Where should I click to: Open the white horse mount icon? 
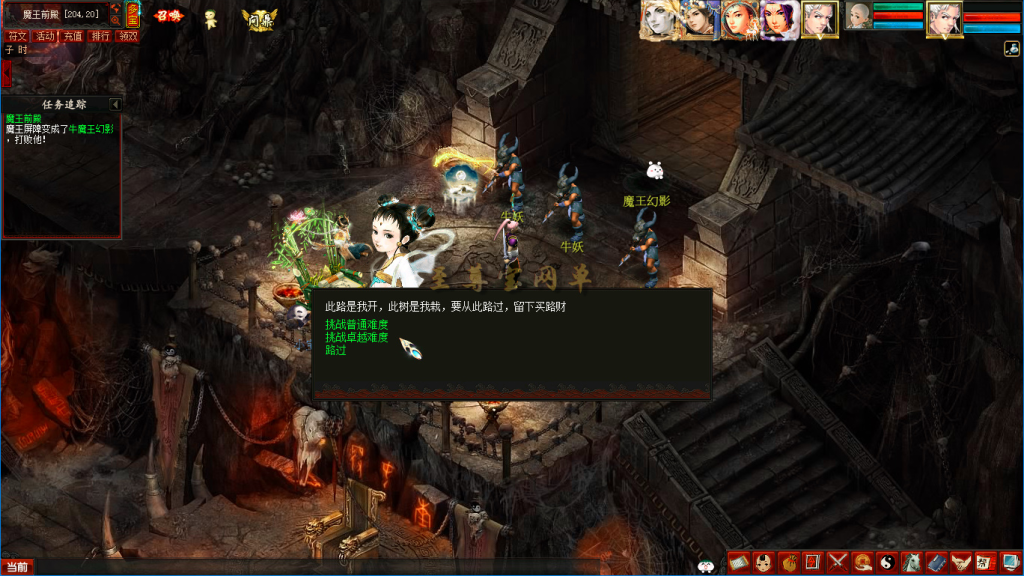pyautogui.click(x=911, y=563)
